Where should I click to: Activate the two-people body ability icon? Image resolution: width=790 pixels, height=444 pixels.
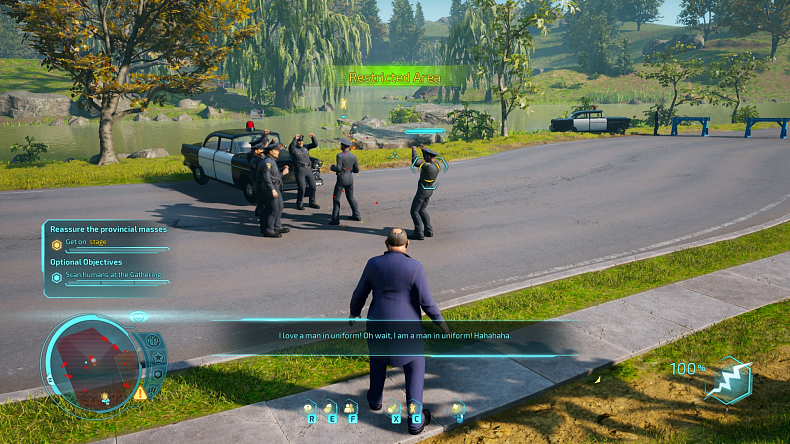(349, 408)
